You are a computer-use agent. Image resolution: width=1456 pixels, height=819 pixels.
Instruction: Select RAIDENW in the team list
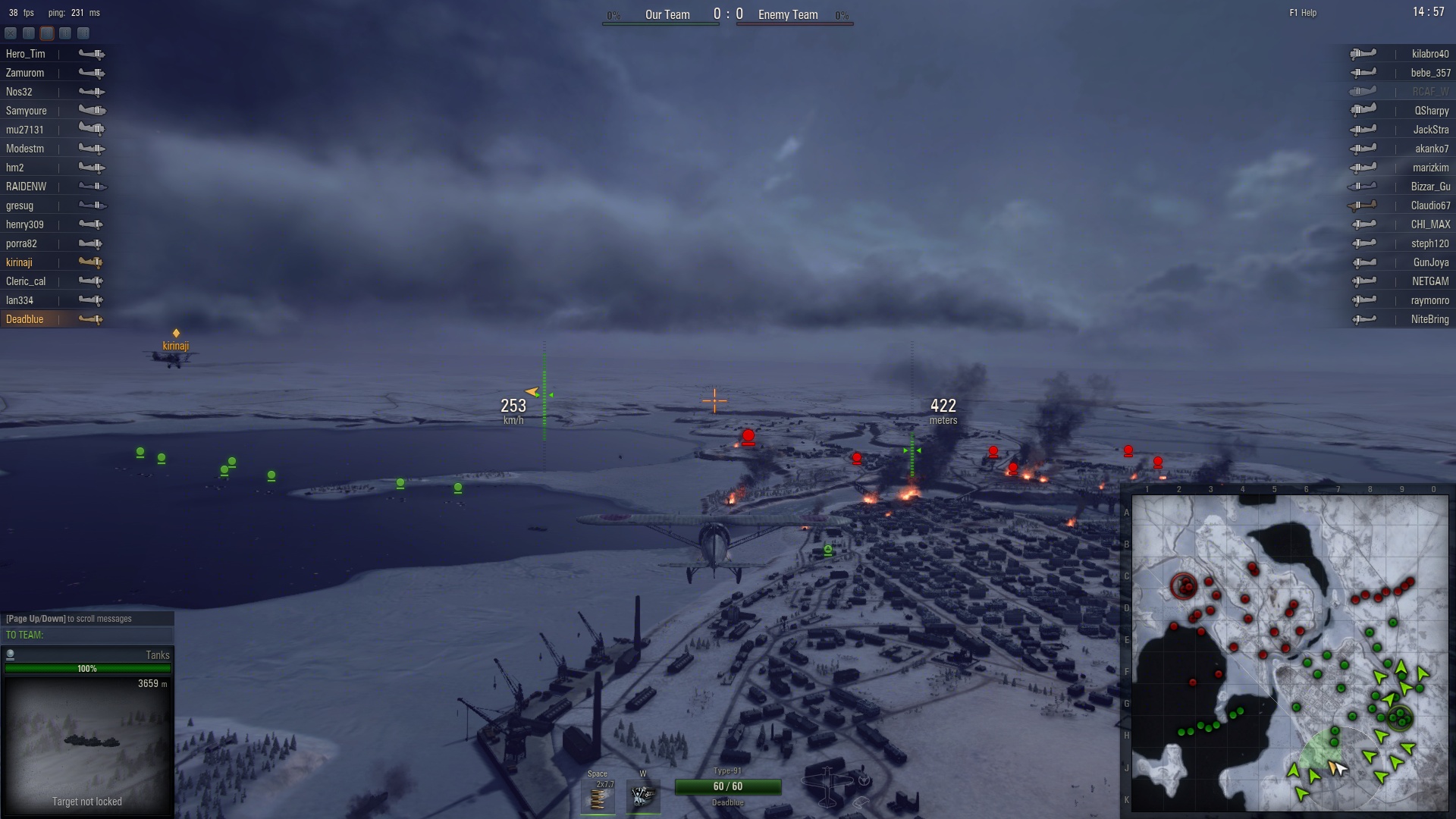[27, 187]
